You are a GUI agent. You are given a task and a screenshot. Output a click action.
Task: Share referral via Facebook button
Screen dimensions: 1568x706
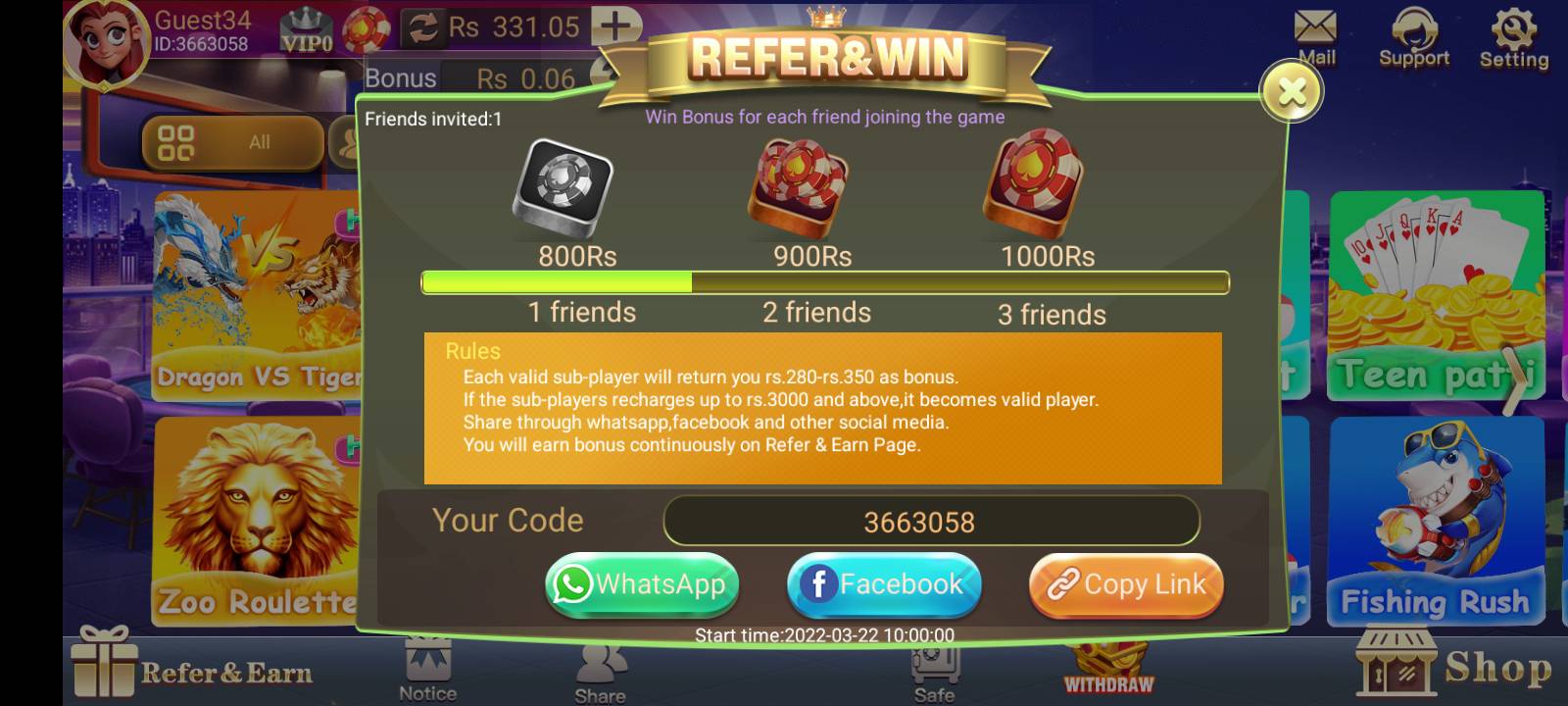884,584
